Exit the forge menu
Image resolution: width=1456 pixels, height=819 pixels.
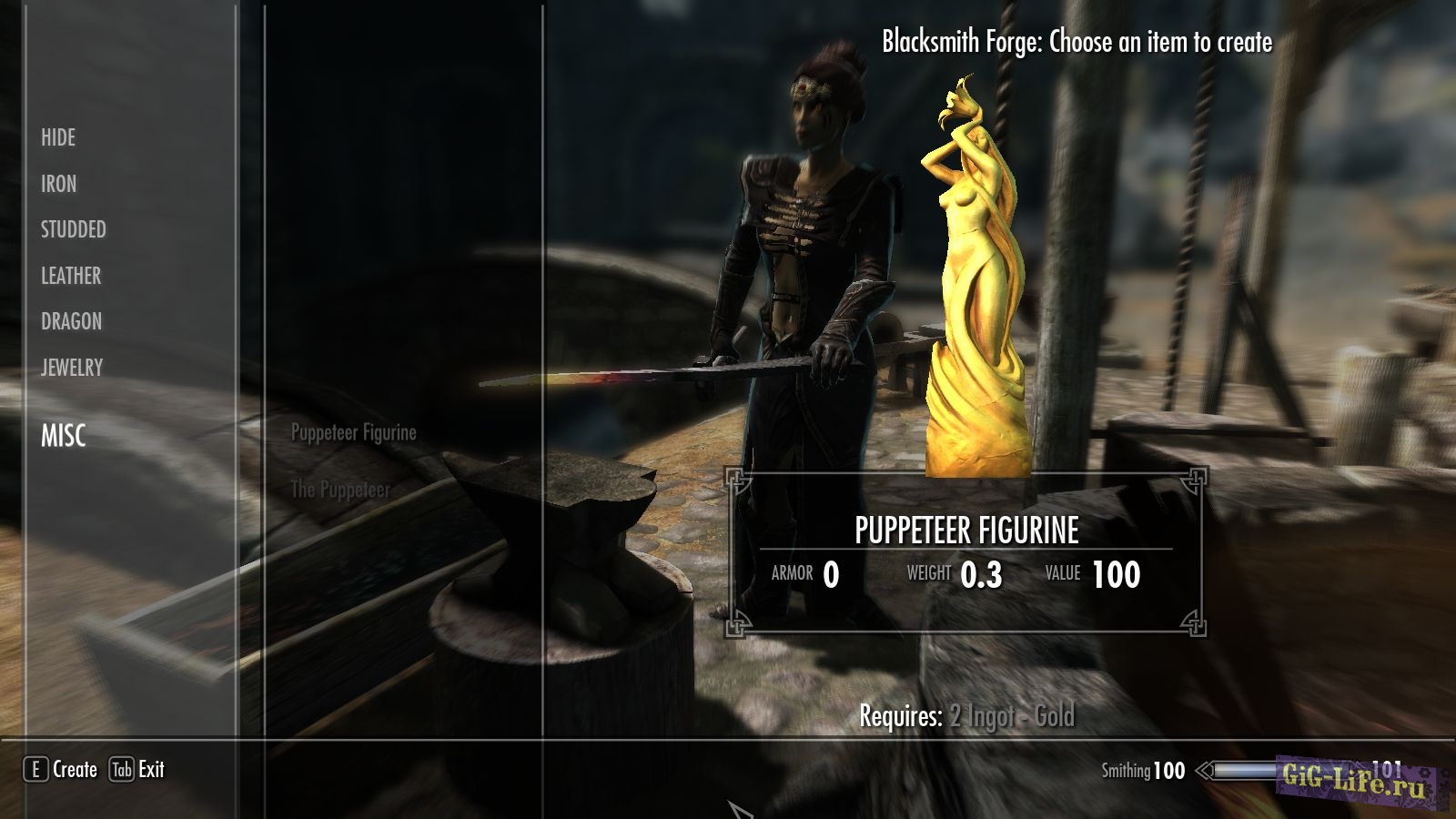(x=137, y=770)
